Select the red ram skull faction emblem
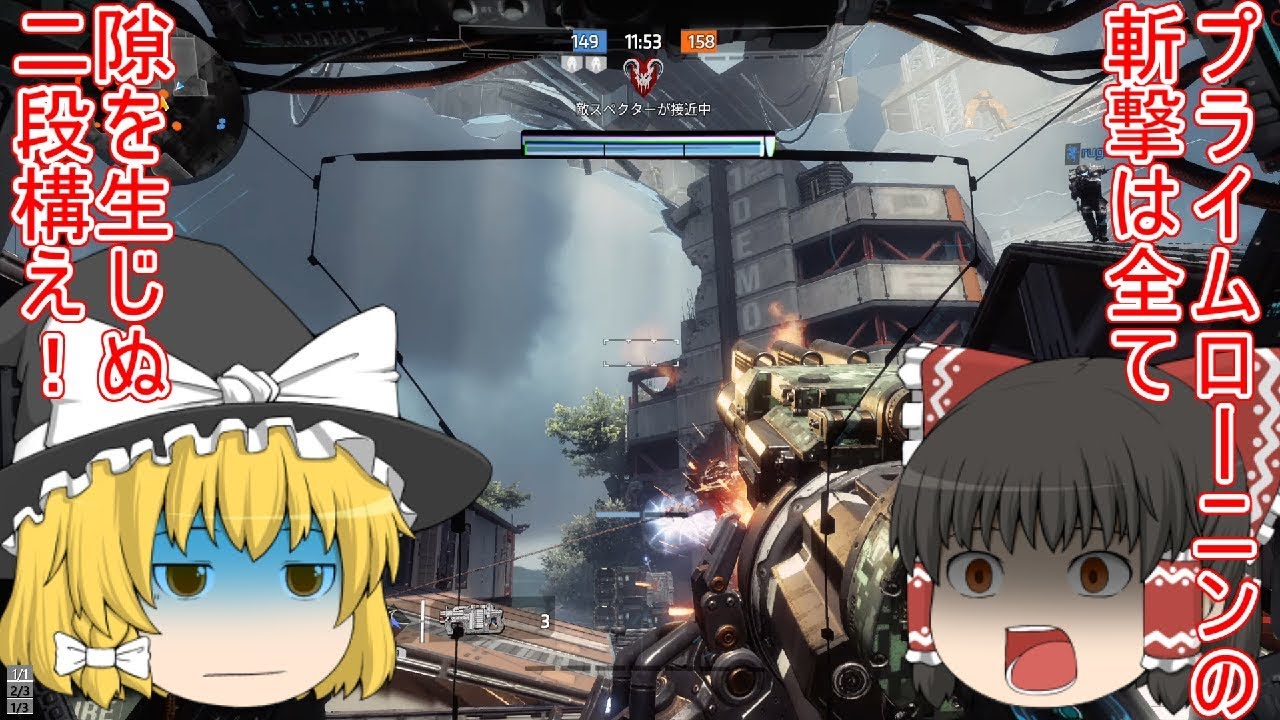 click(x=642, y=74)
